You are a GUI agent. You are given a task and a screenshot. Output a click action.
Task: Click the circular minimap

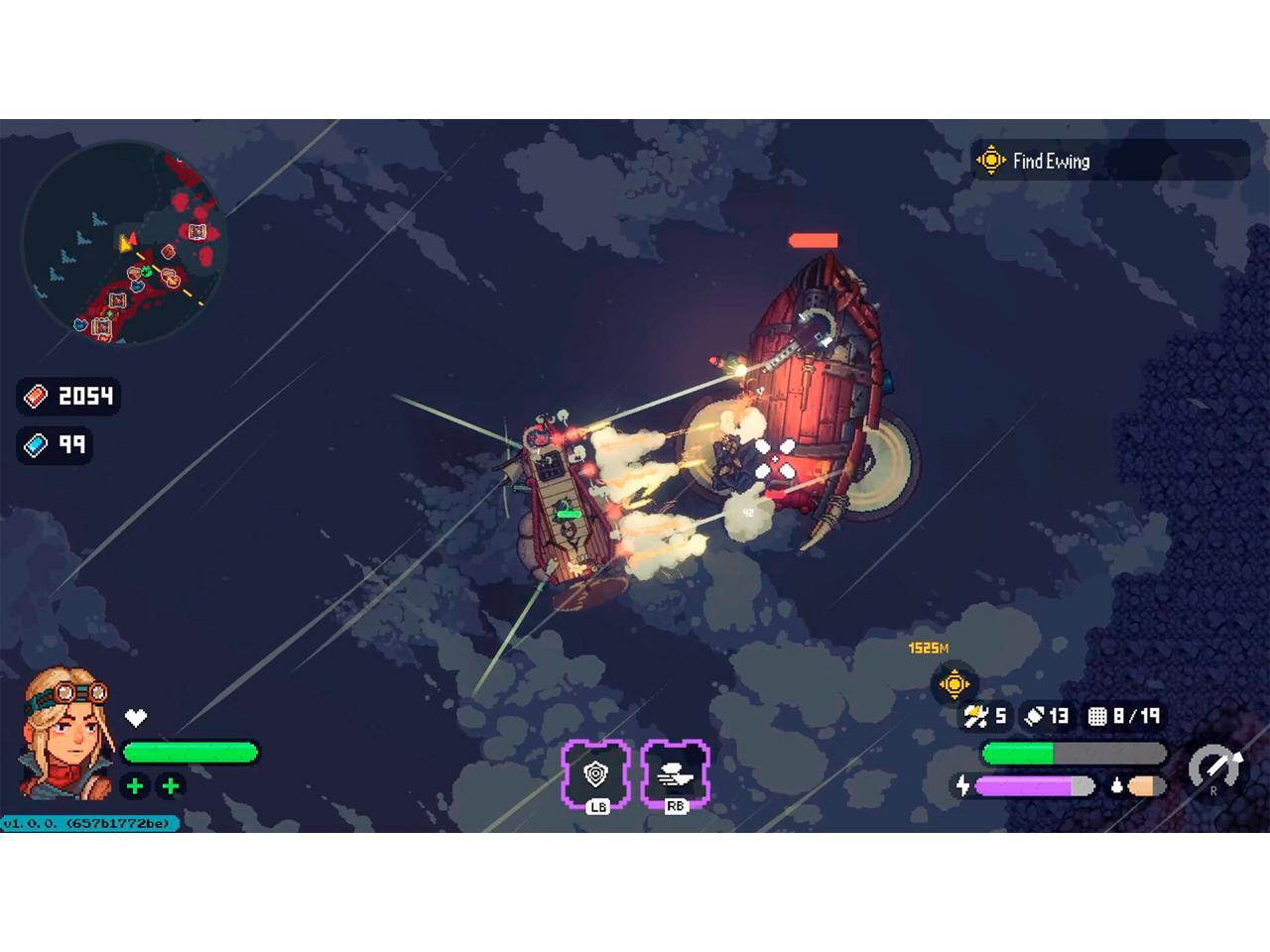pos(124,245)
